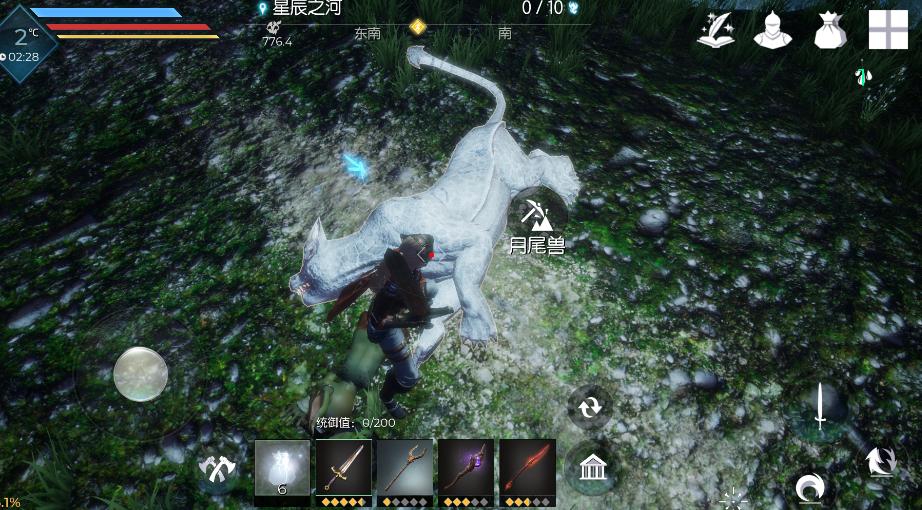Activate the crescent swirl skill

[x=809, y=487]
